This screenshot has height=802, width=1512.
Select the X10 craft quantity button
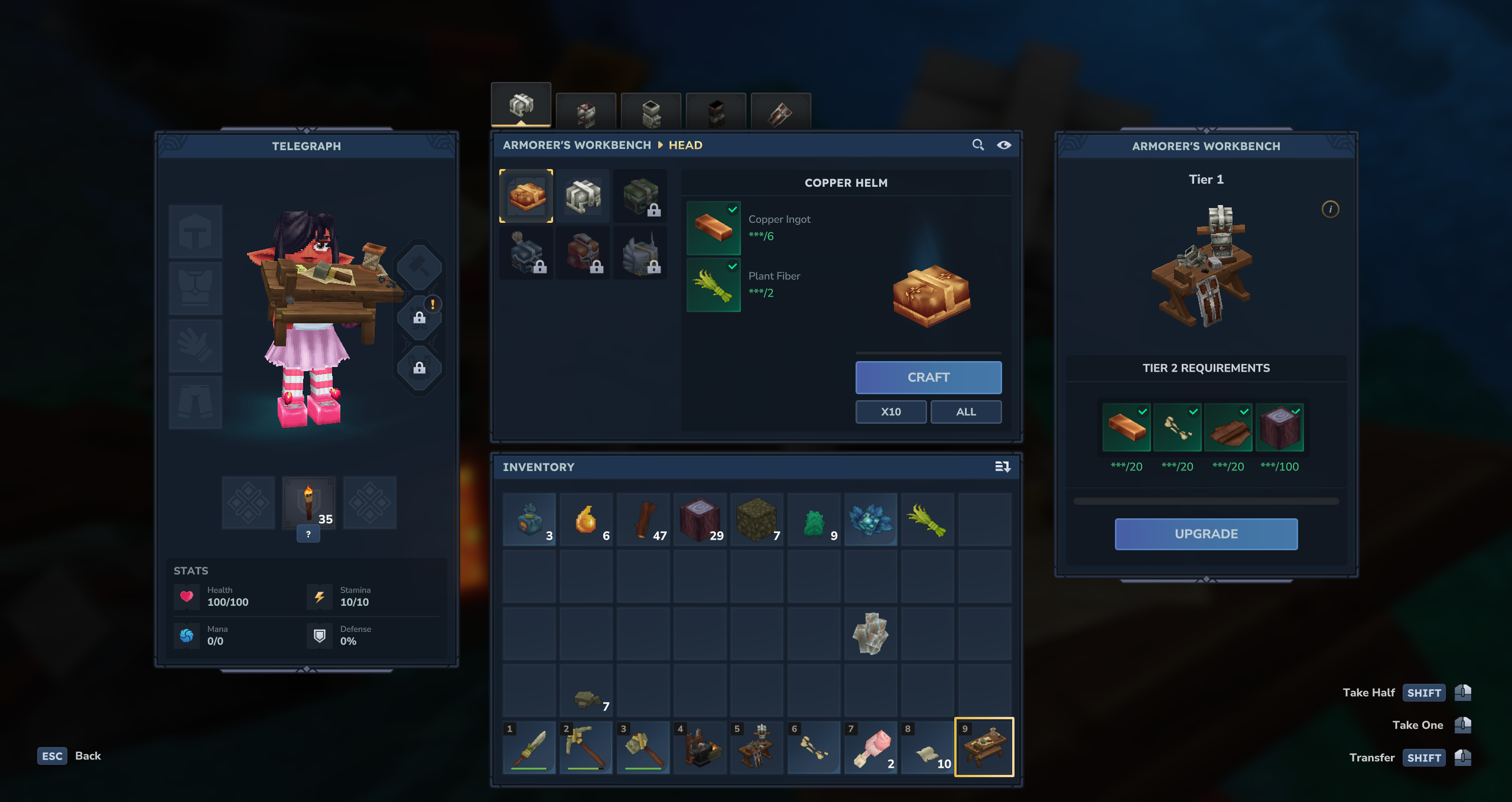pos(890,412)
